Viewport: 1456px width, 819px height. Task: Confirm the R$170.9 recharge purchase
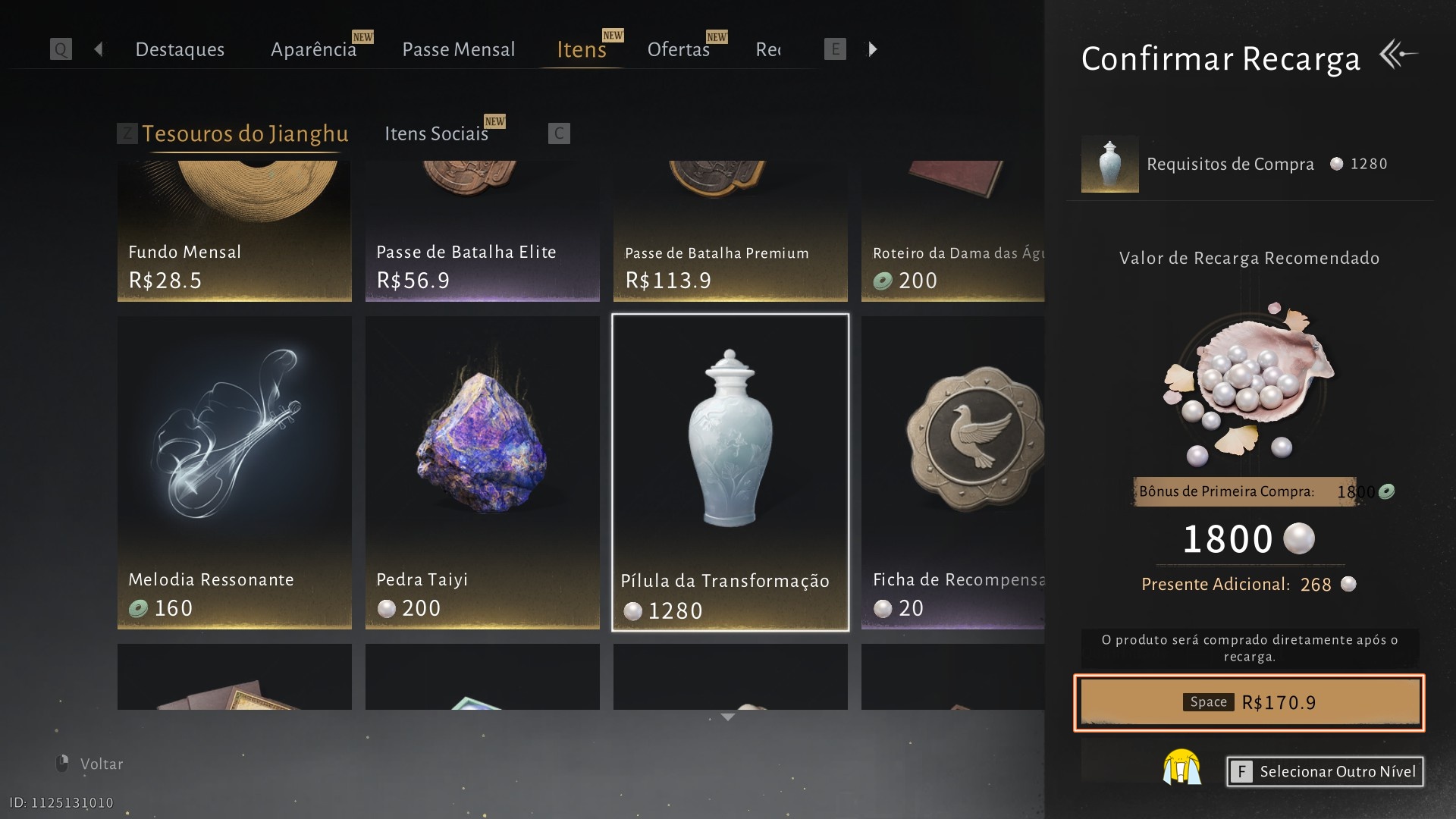tap(1249, 702)
